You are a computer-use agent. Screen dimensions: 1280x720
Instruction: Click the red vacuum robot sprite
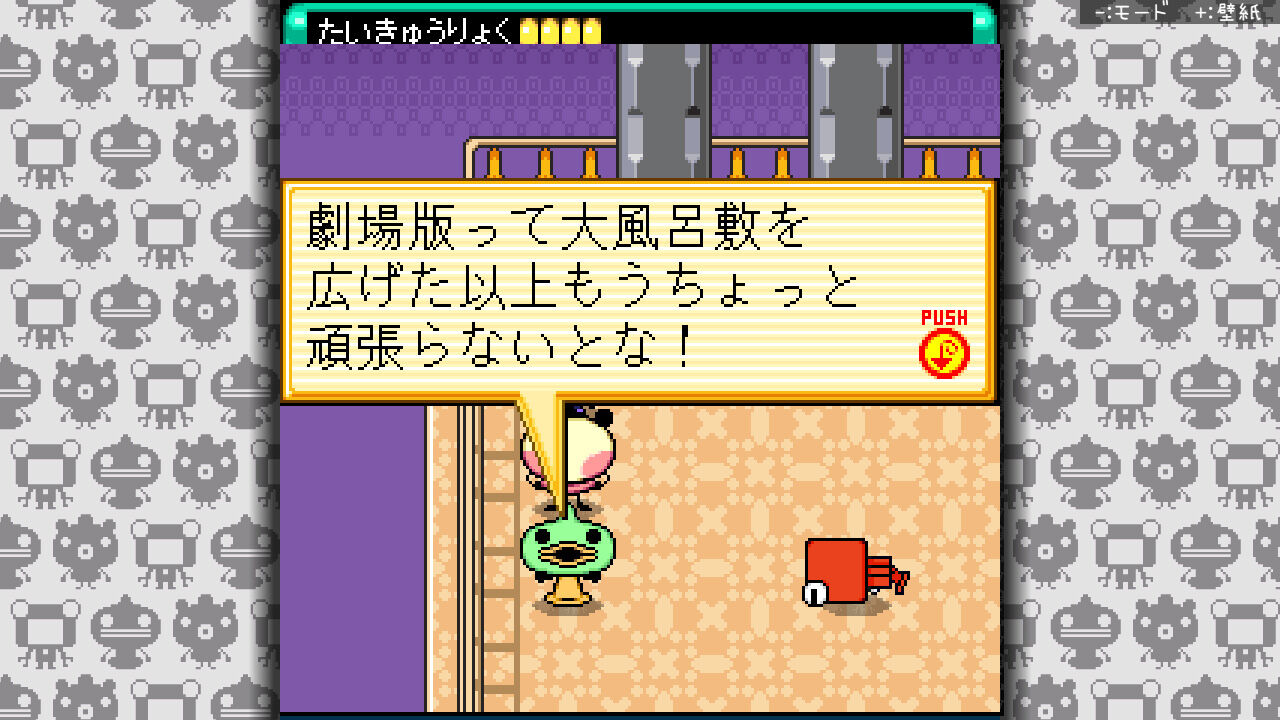(x=838, y=570)
